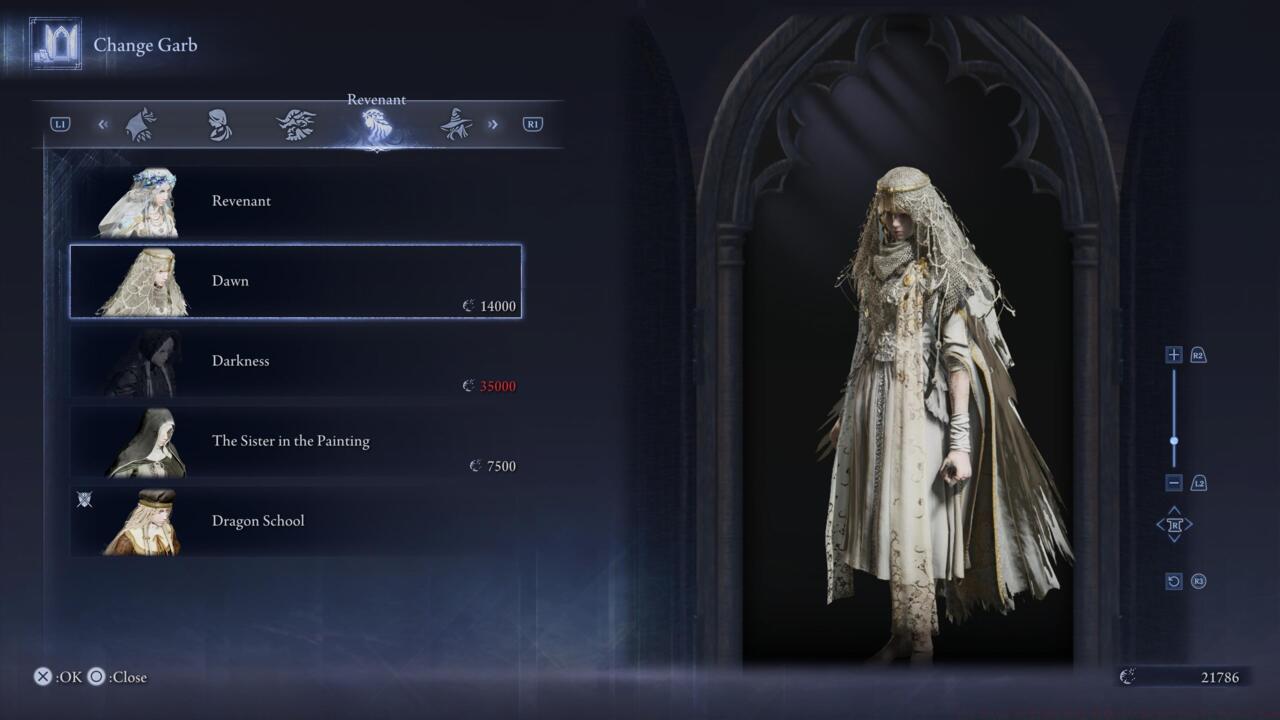This screenshot has width=1280, height=720.
Task: Zoom in with the plus button
Action: coord(1174,355)
